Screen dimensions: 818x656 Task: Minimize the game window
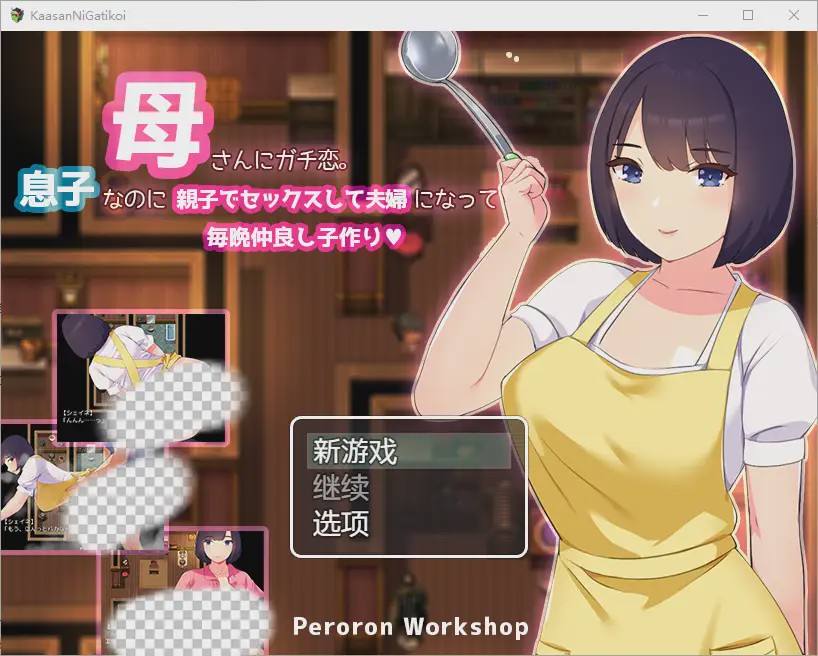click(x=701, y=16)
